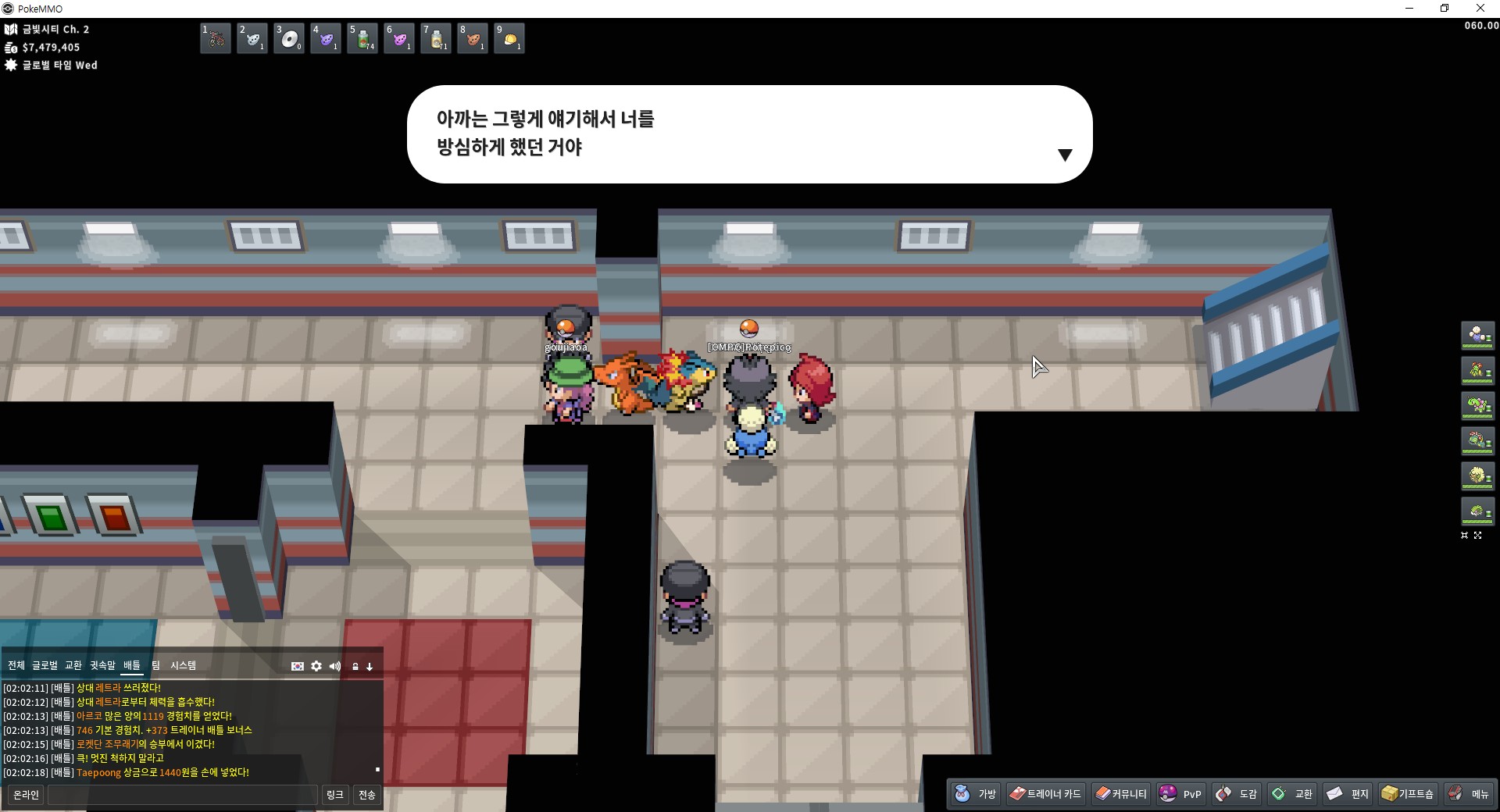Screen dimensions: 1500x812
Task: Select the green spray can in slot 5
Action: (362, 38)
